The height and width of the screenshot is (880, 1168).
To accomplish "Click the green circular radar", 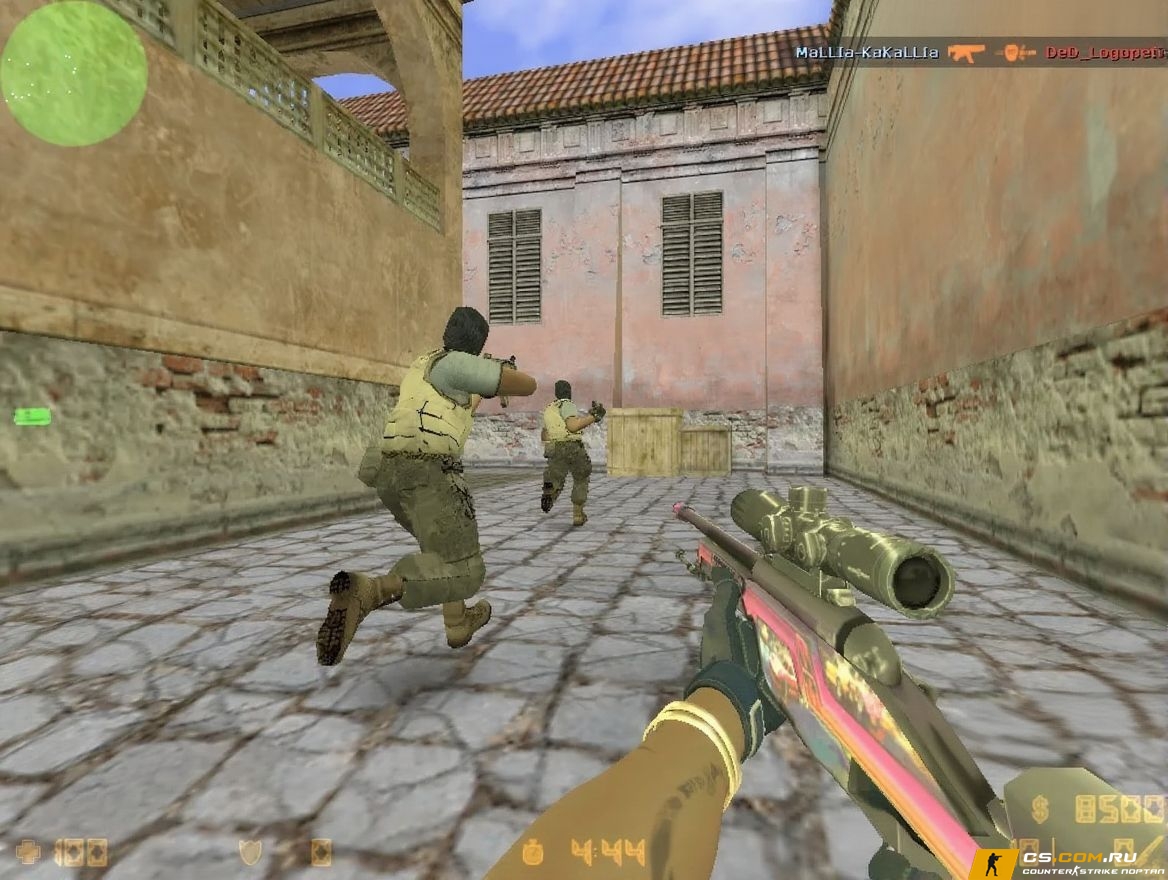I will (74, 73).
